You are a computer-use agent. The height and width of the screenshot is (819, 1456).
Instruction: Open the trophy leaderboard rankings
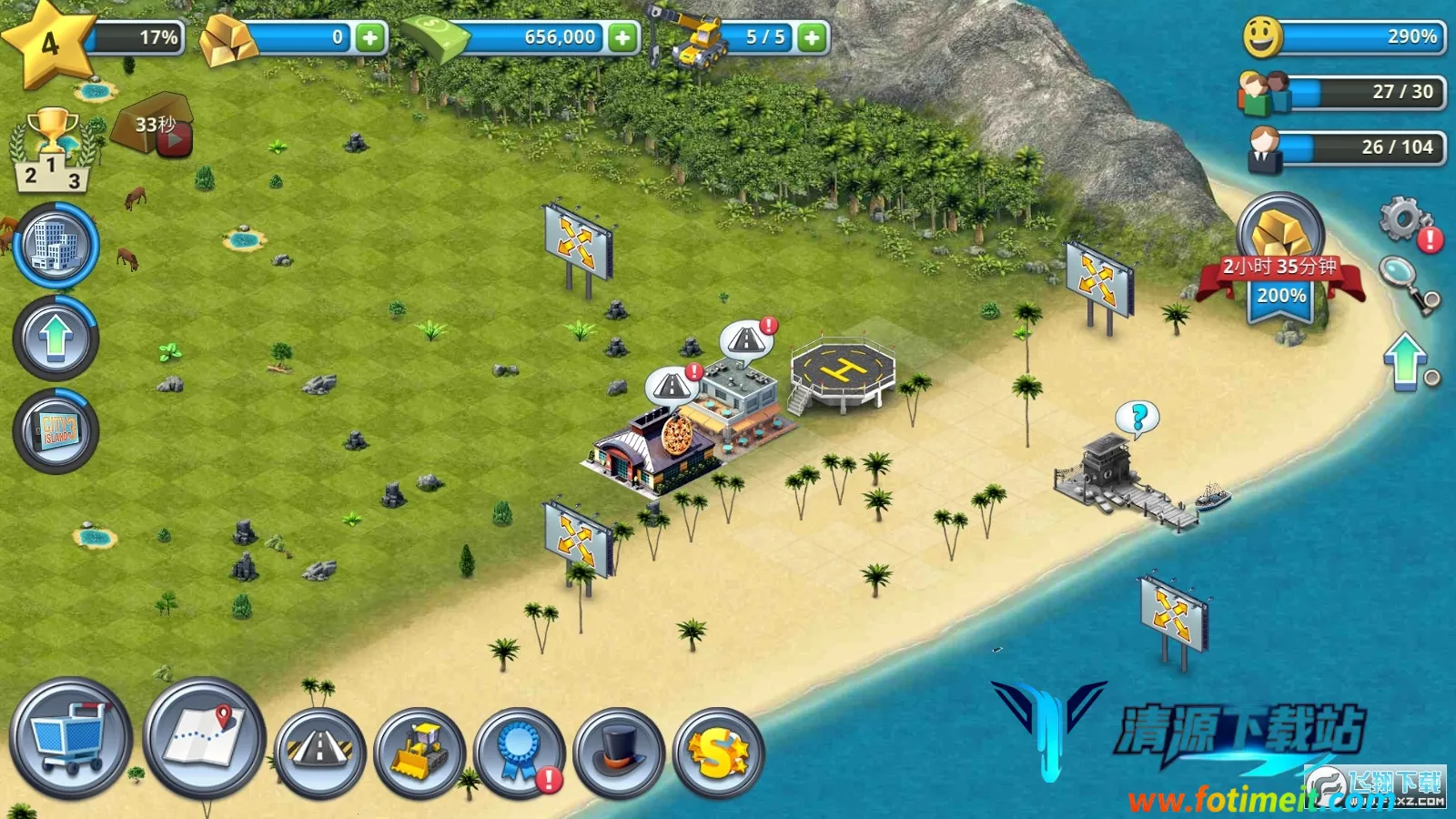(x=53, y=152)
